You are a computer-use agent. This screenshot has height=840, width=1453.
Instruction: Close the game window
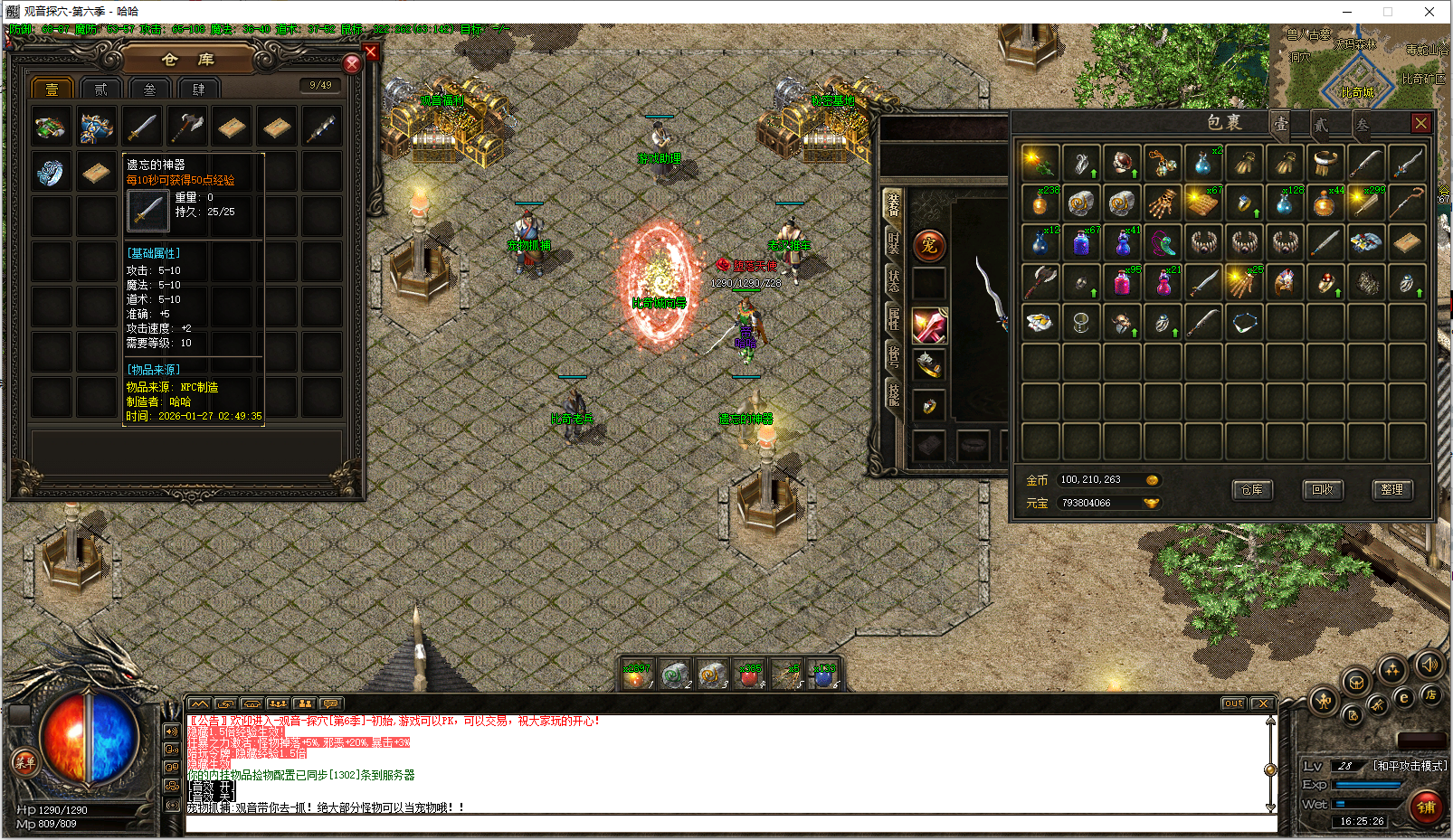[1429, 12]
